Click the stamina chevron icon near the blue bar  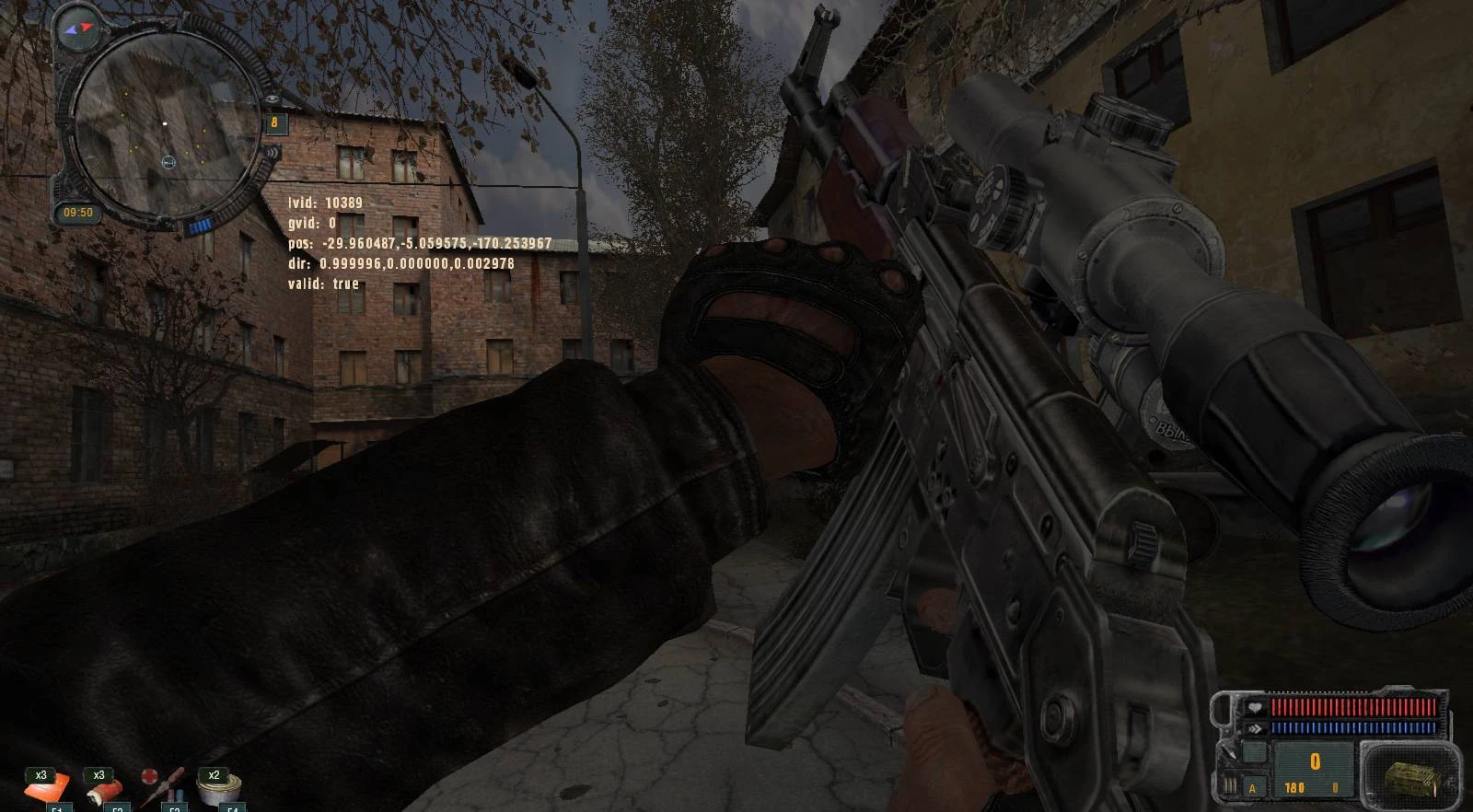tap(1255, 727)
